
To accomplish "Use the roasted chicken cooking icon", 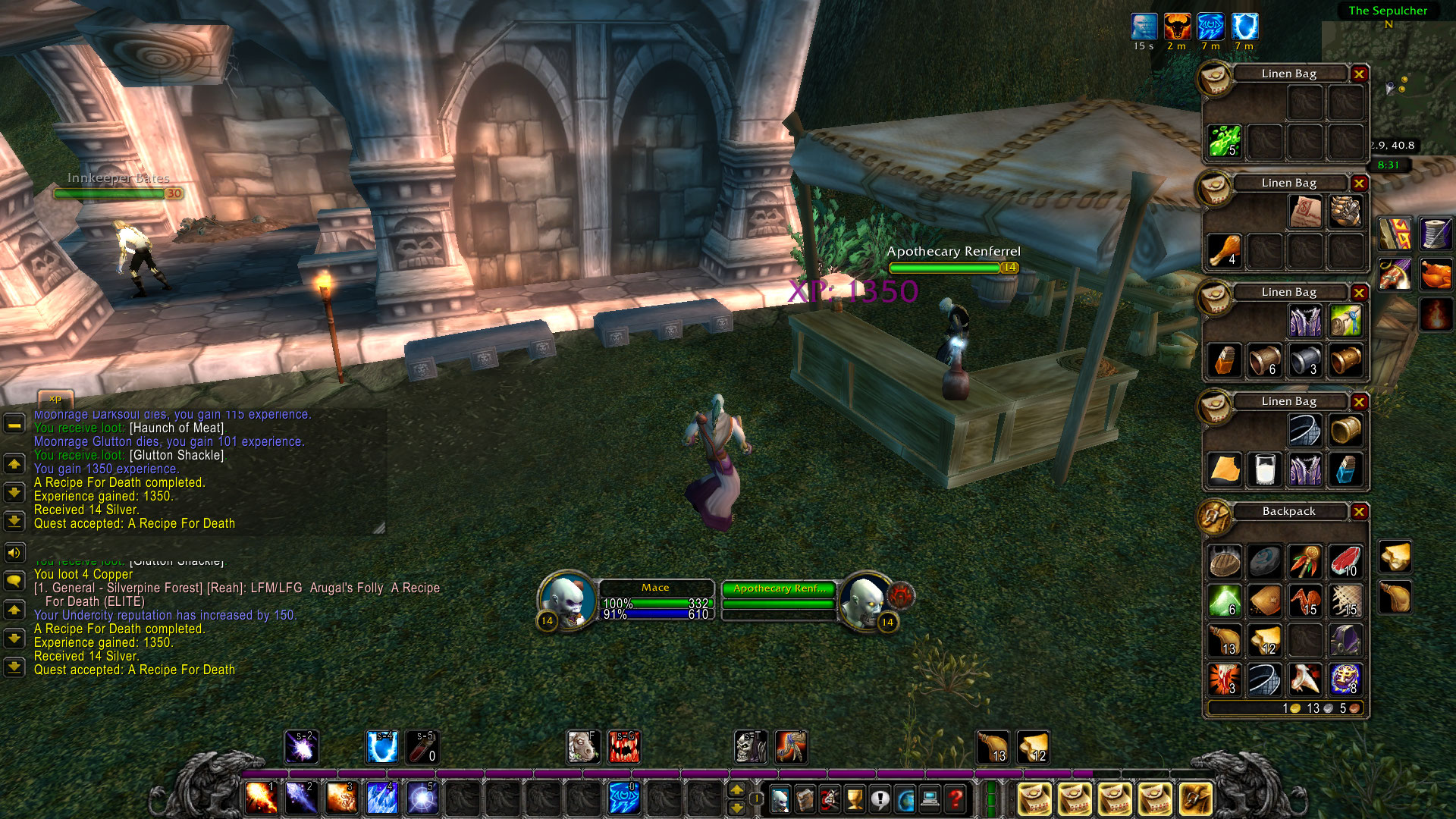I will [1436, 274].
